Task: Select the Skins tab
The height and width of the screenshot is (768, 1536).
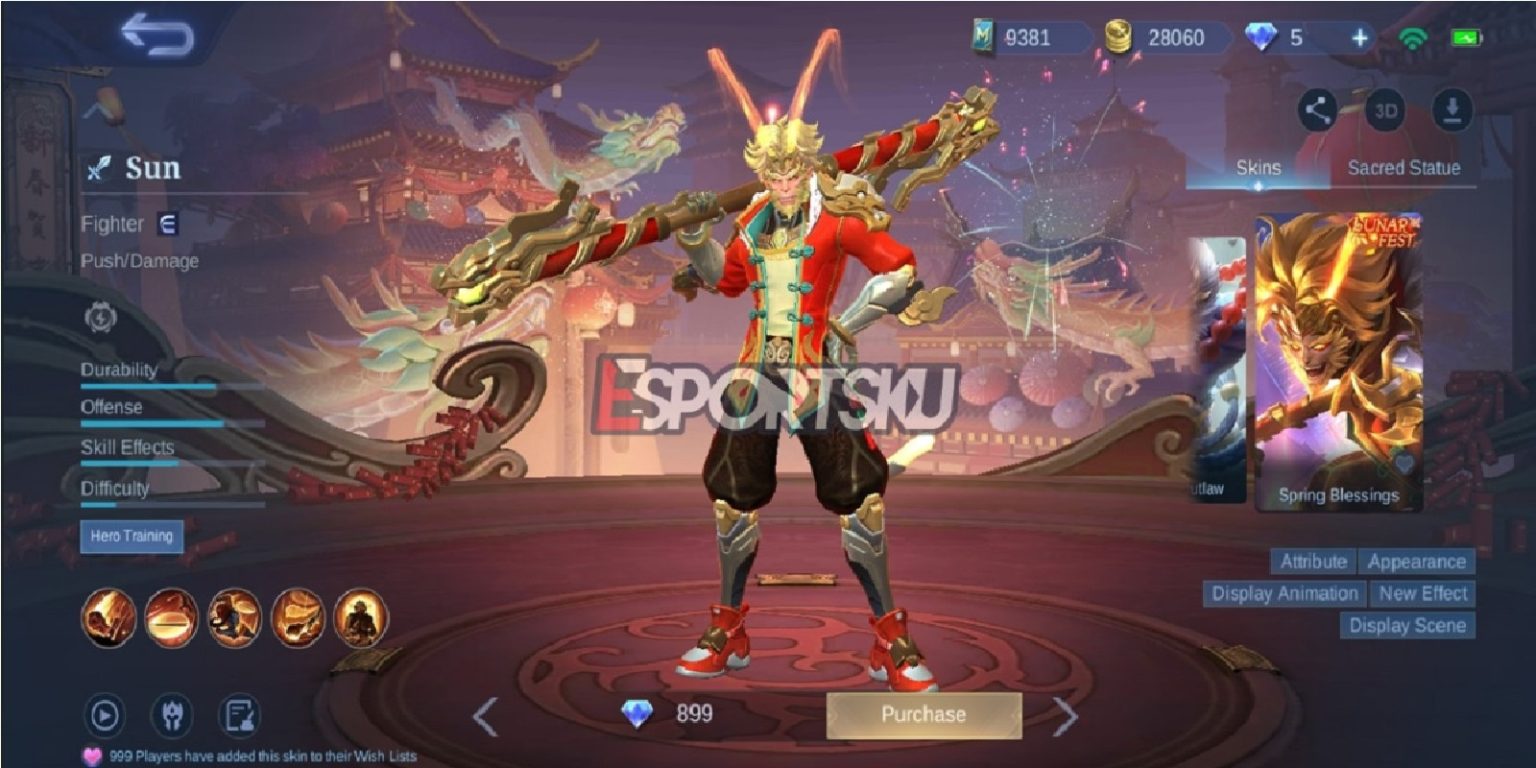Action: pos(1258,169)
